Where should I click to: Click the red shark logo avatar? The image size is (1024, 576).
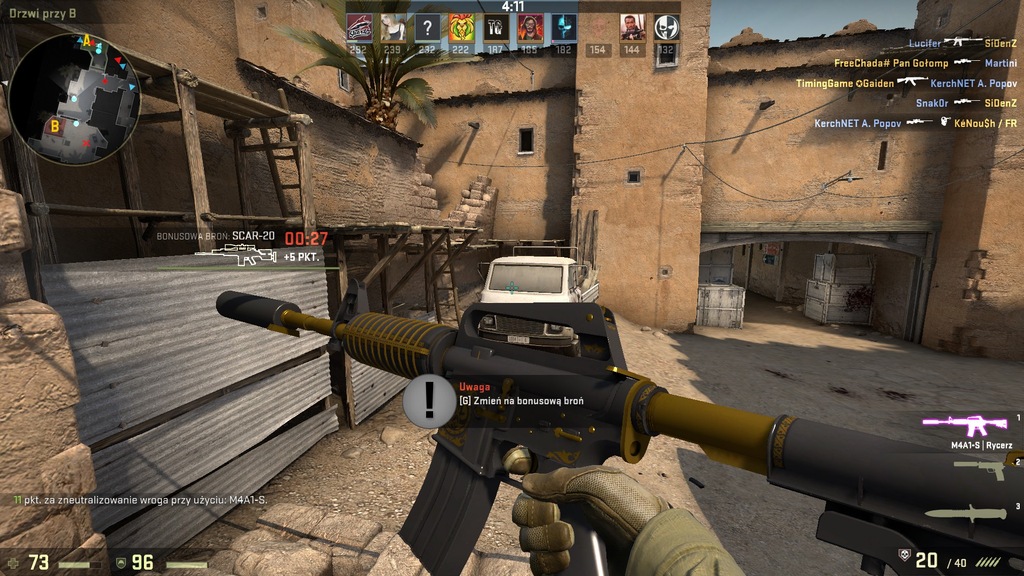click(x=360, y=27)
